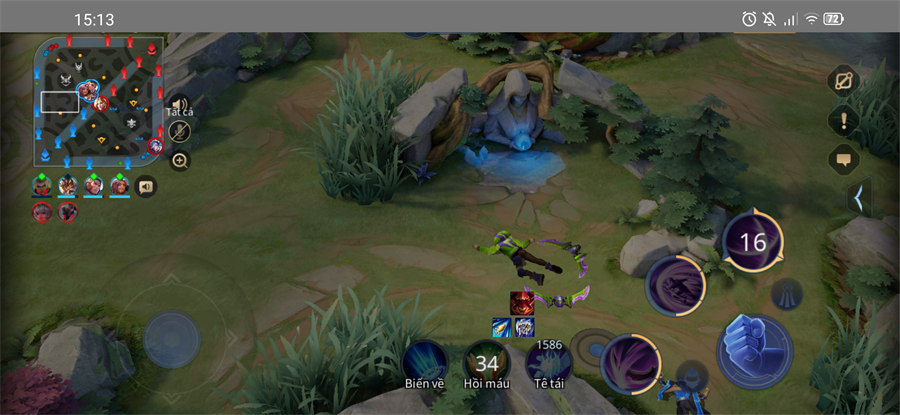The height and width of the screenshot is (415, 900).
Task: Open the exclamation mark alert signal
Action: [x=843, y=121]
